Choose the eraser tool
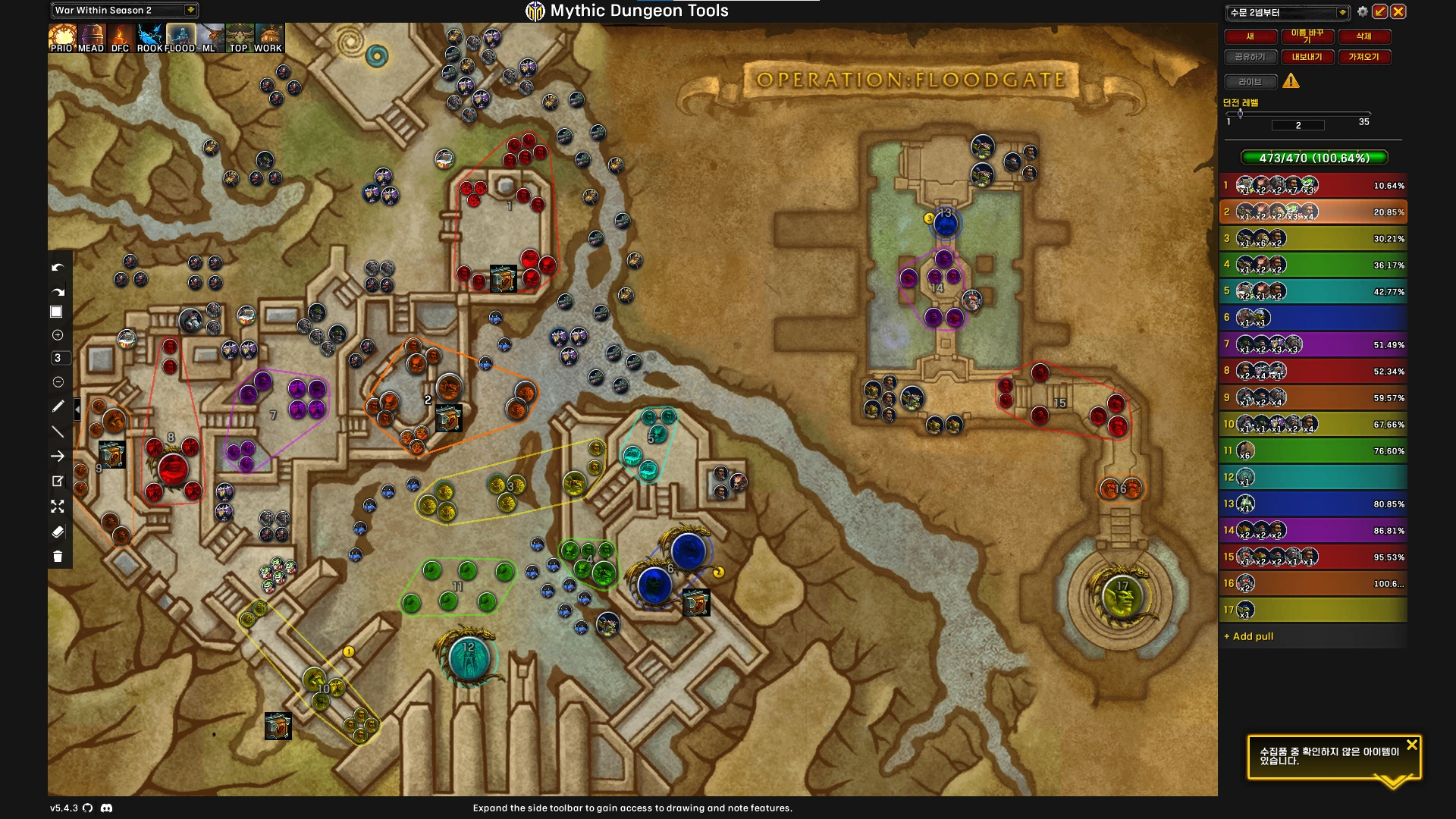 (x=58, y=532)
